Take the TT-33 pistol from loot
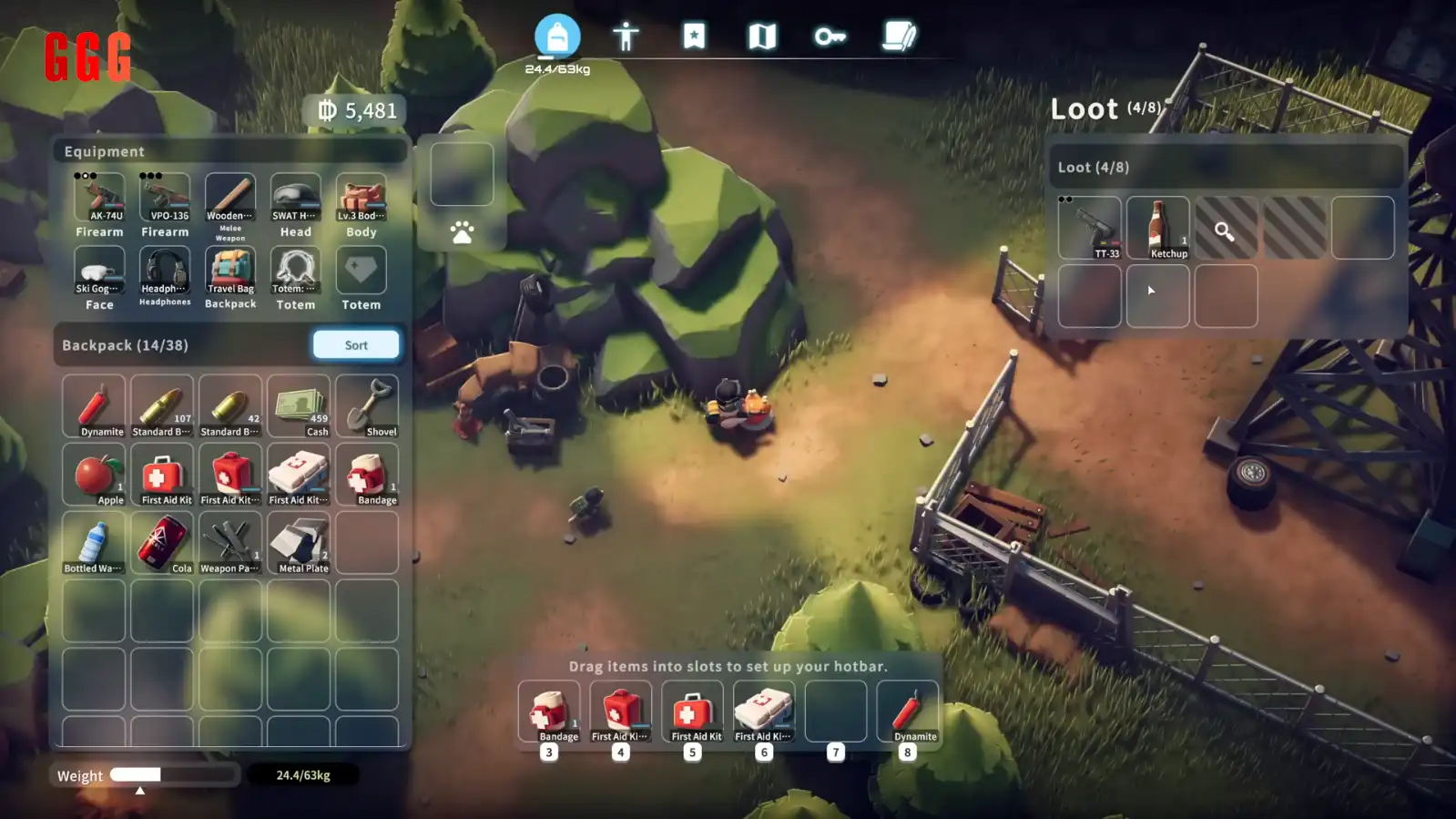Image resolution: width=1456 pixels, height=819 pixels. click(x=1090, y=228)
